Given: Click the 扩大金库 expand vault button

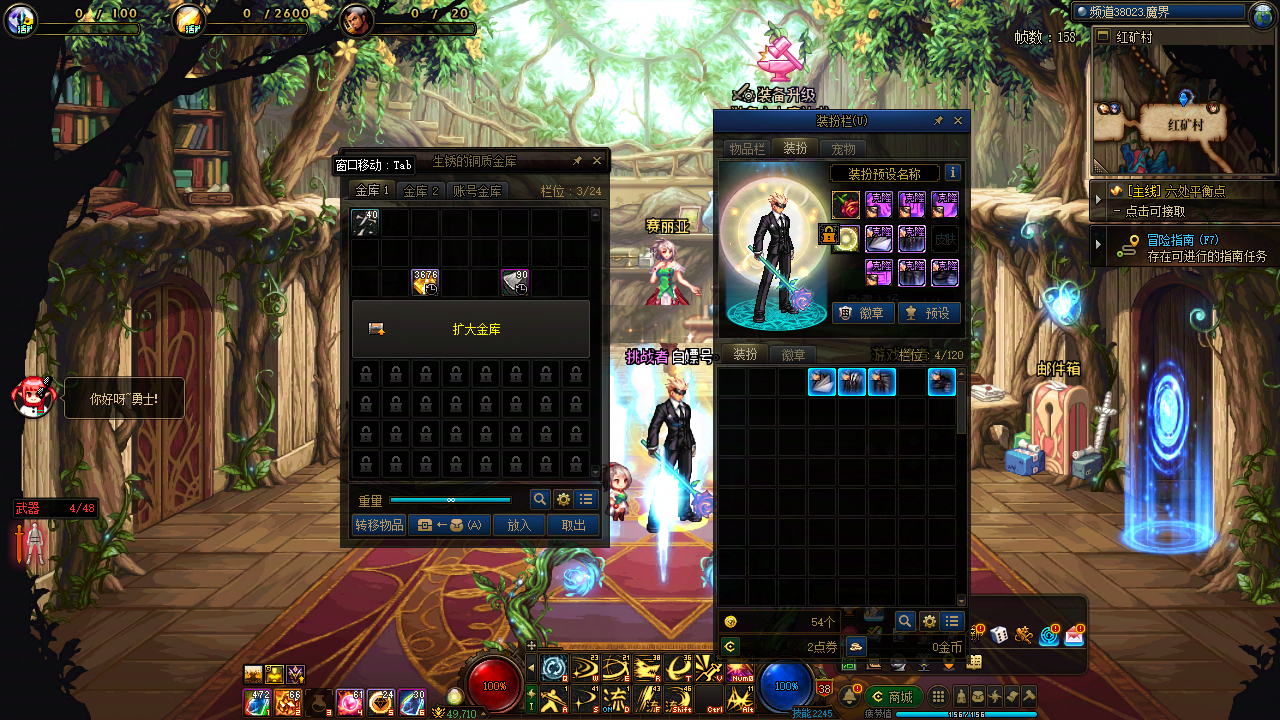Looking at the screenshot, I should coord(471,329).
